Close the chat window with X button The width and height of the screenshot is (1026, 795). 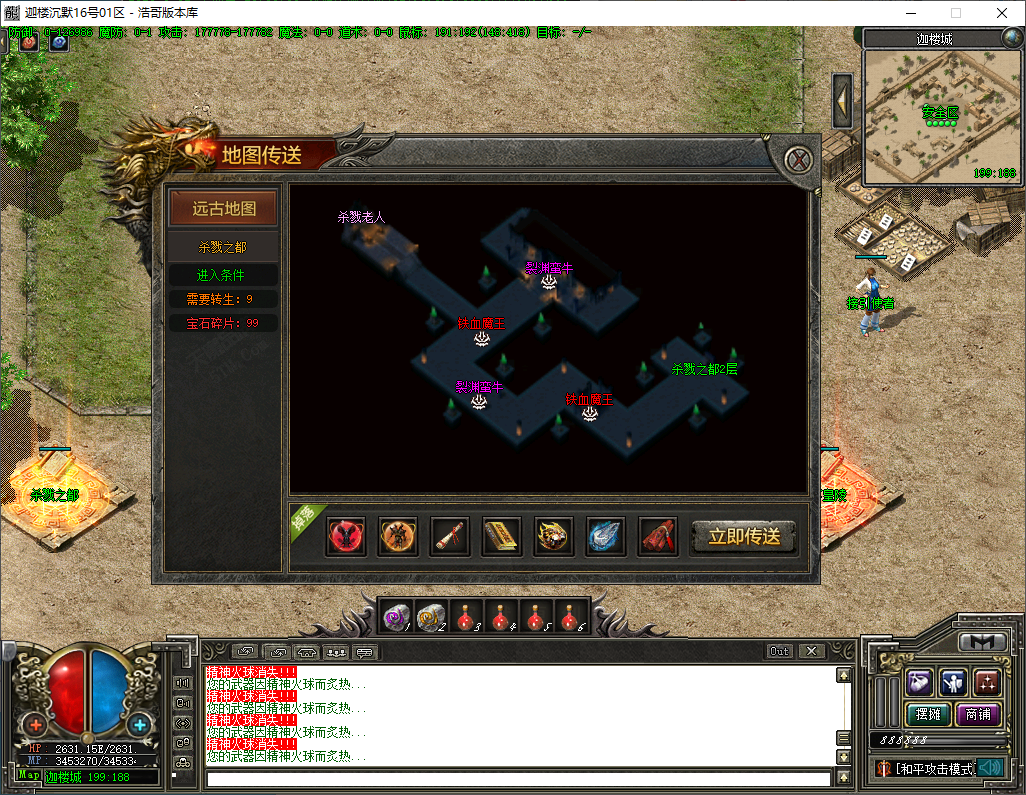point(811,651)
